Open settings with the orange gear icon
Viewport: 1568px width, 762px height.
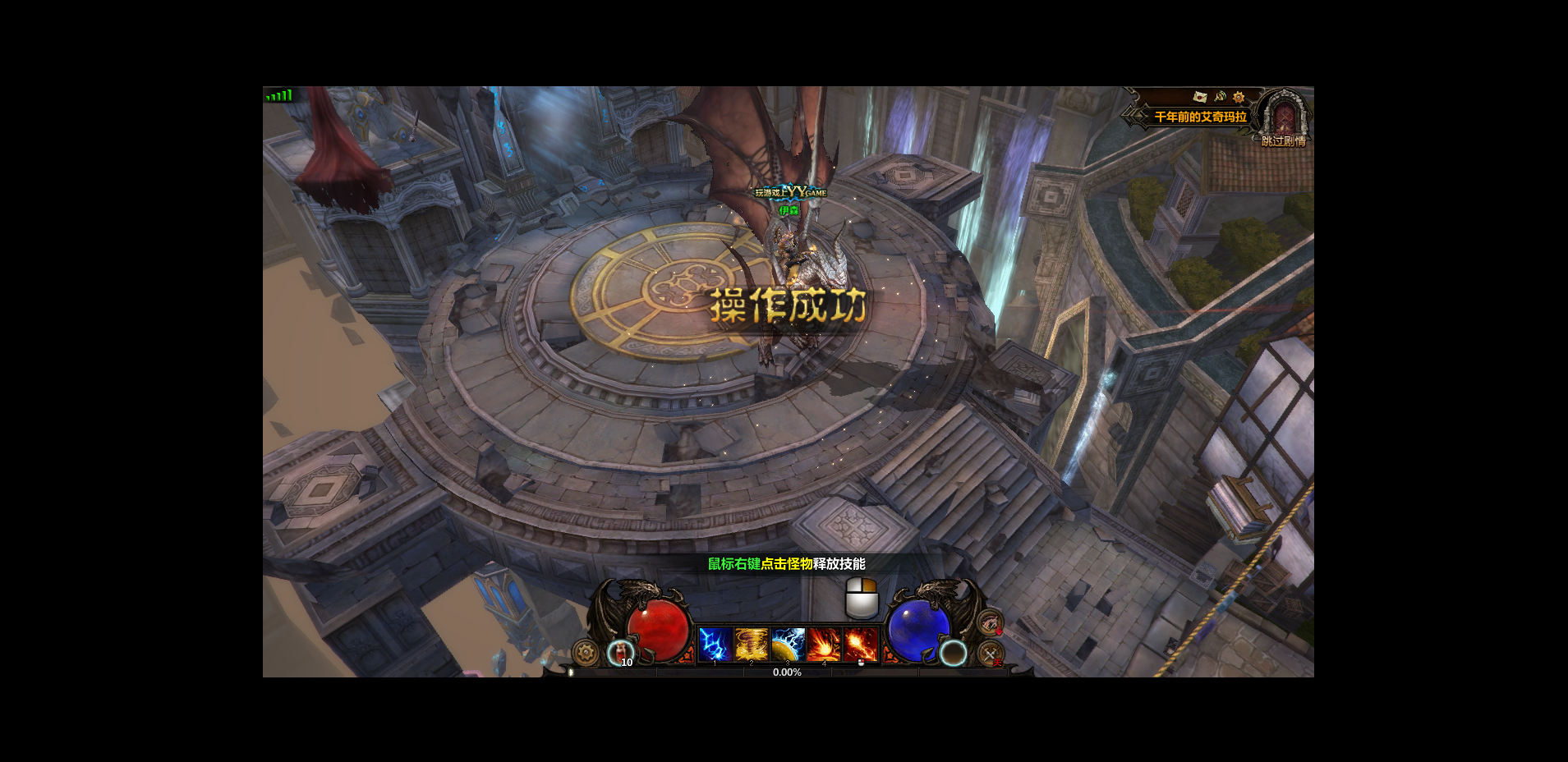tap(1239, 97)
